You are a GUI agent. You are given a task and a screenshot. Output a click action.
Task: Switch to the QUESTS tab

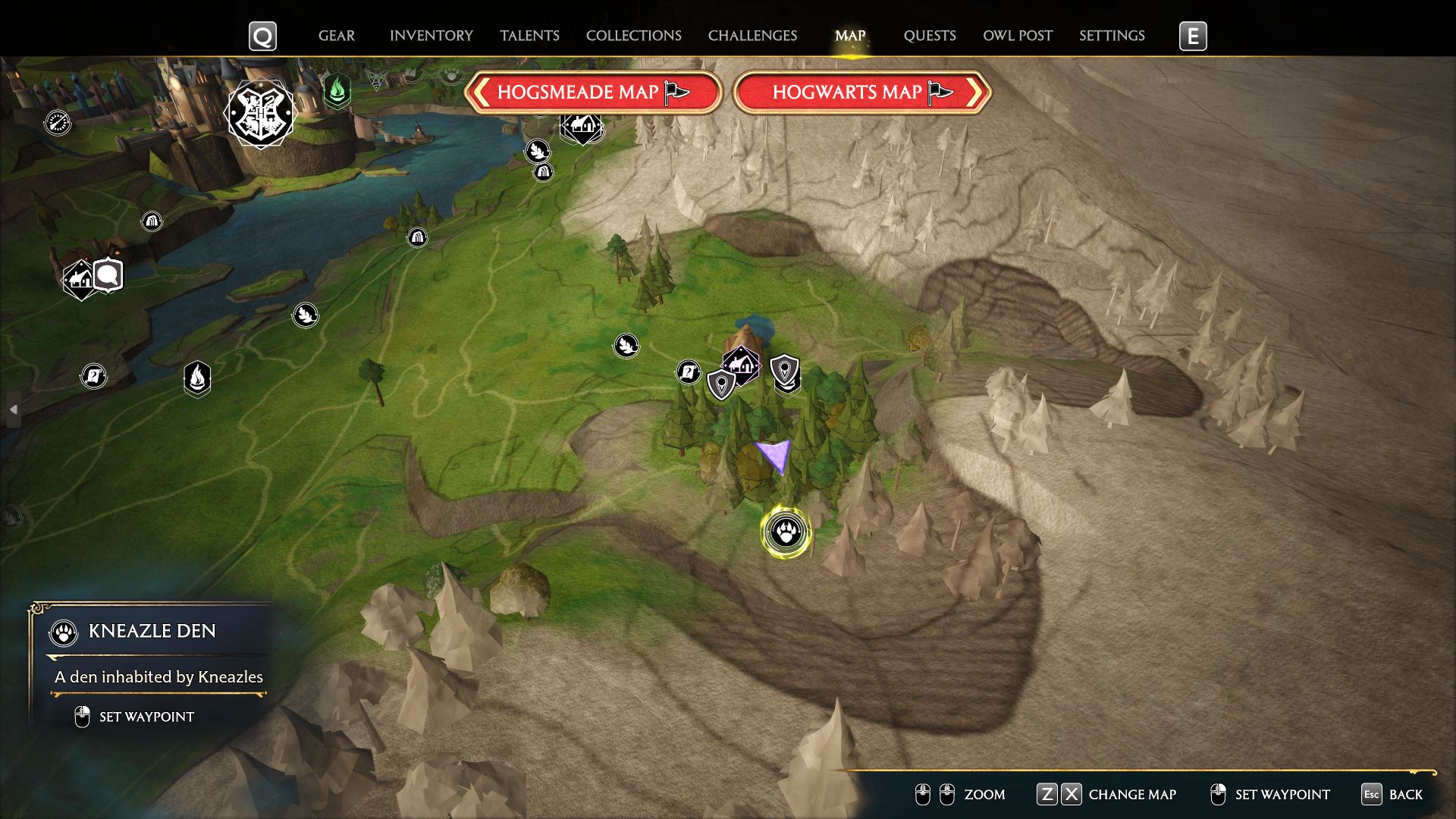point(930,35)
